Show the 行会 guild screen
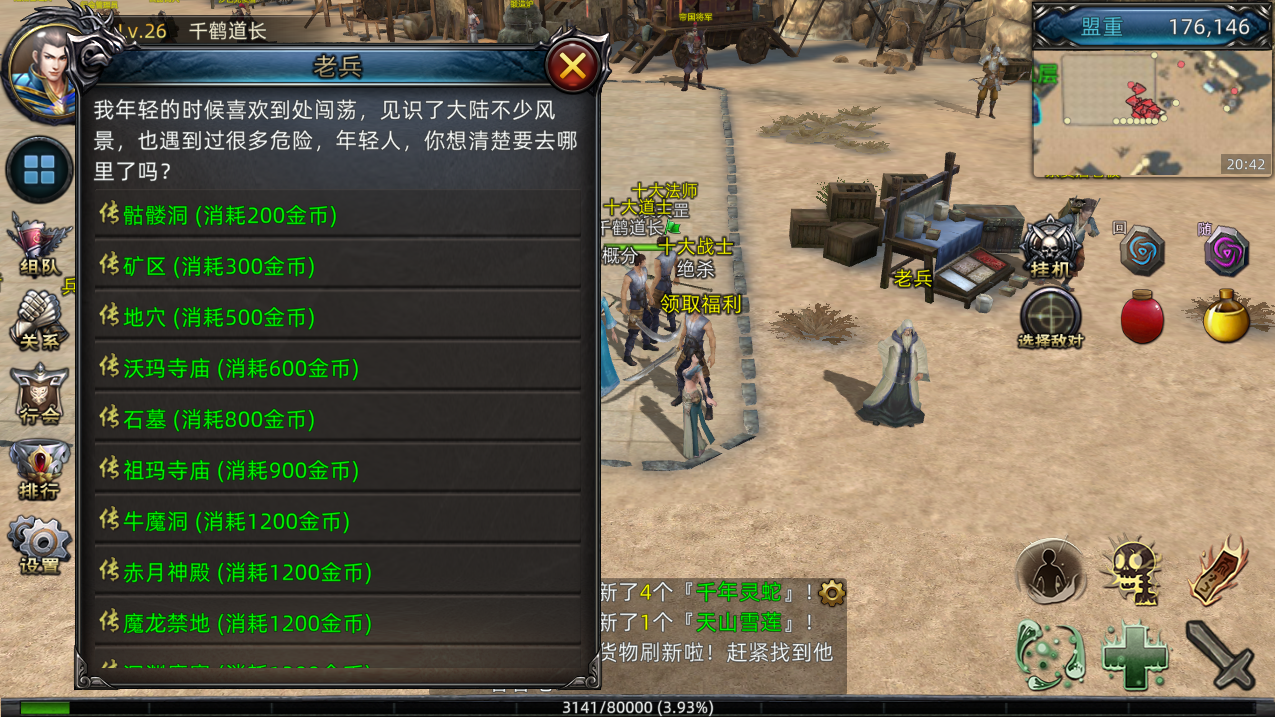The image size is (1275, 717). pyautogui.click(x=39, y=395)
